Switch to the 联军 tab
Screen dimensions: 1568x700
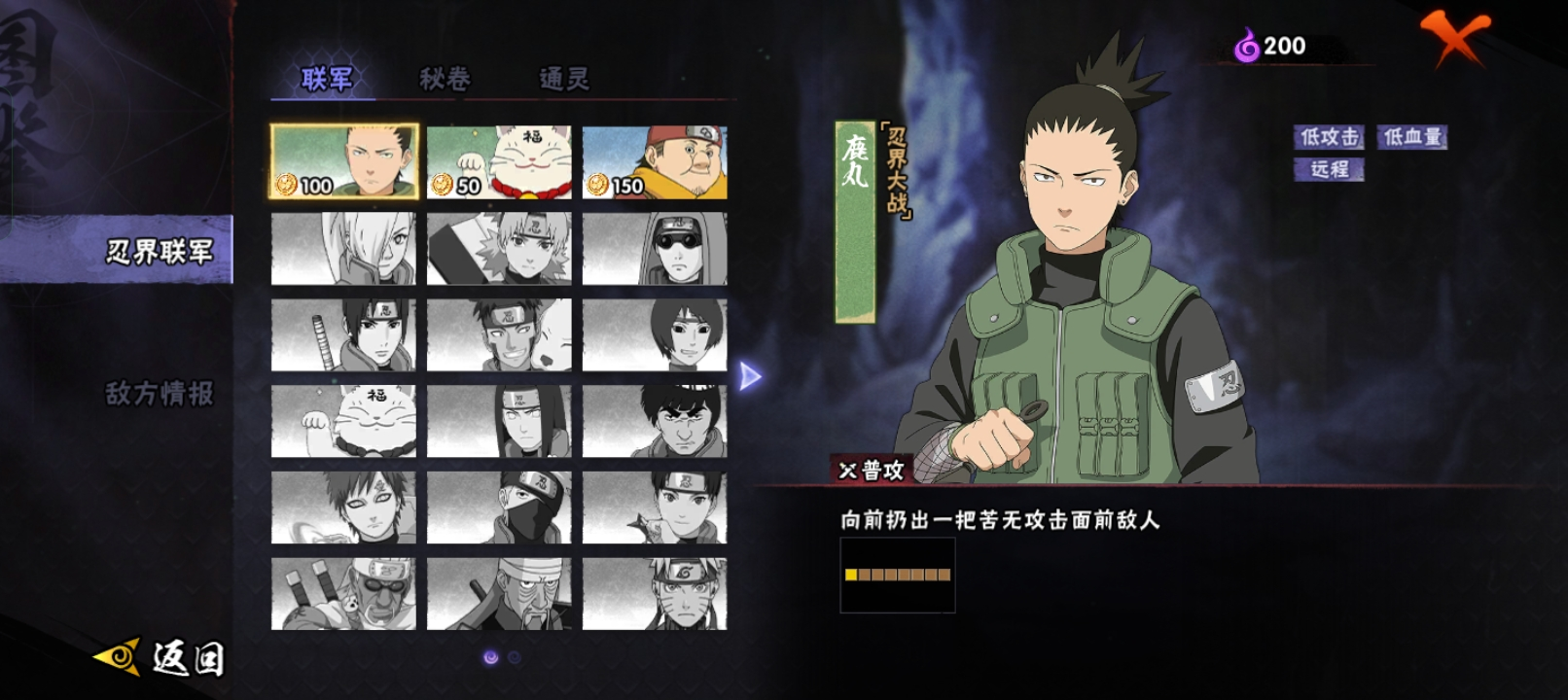point(326,79)
